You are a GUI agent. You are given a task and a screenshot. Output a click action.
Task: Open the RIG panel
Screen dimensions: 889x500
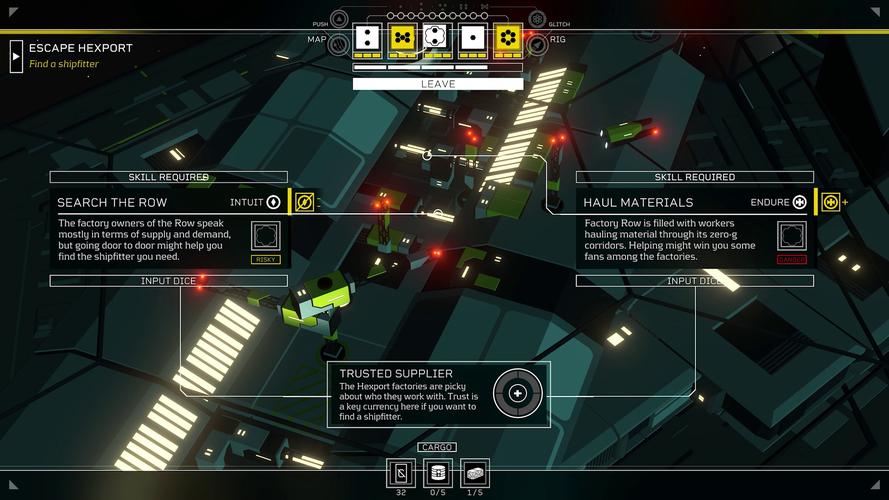coord(537,43)
